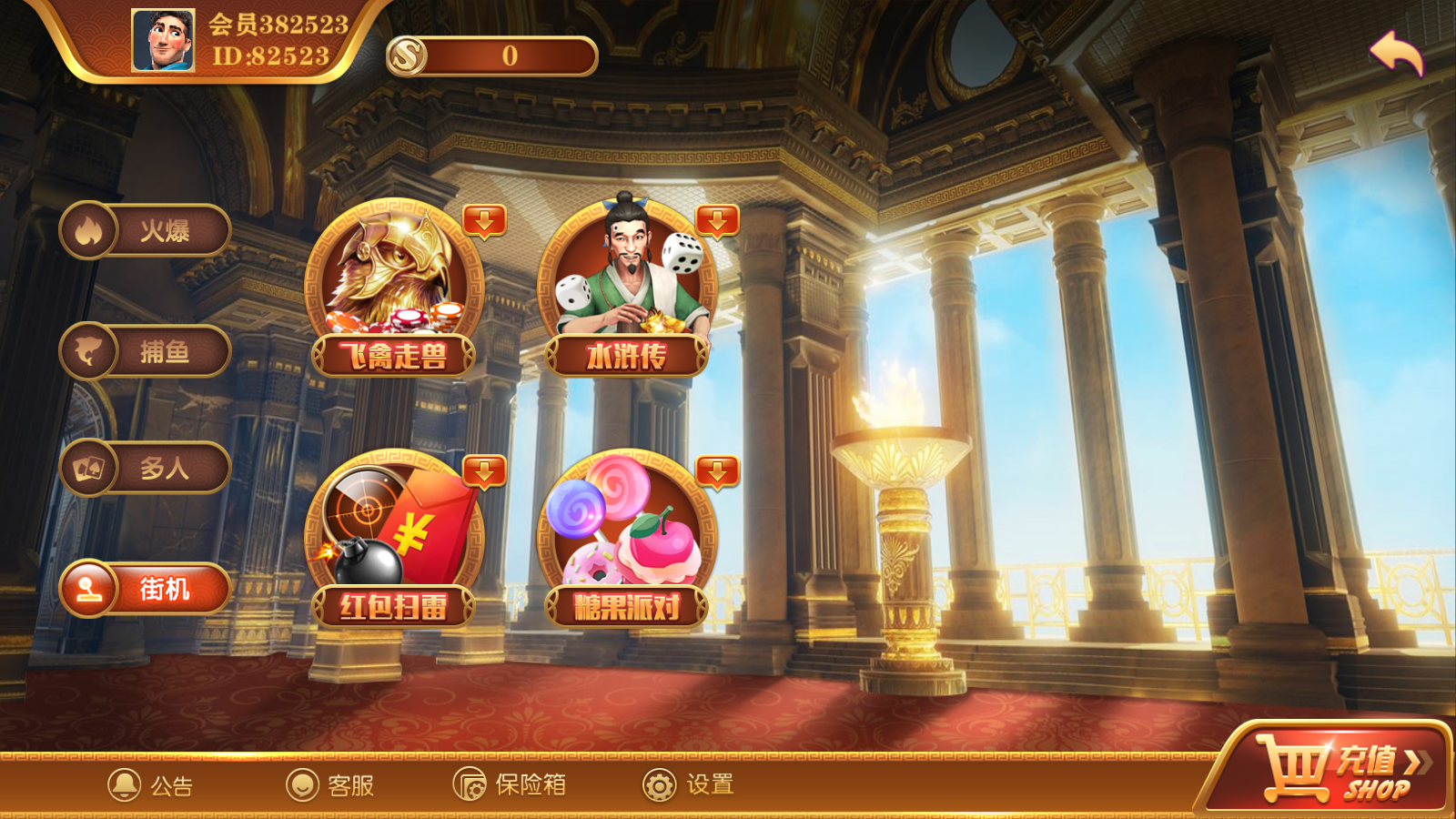Switch to the 火爆 hot games category
The image size is (1456, 819).
146,231
